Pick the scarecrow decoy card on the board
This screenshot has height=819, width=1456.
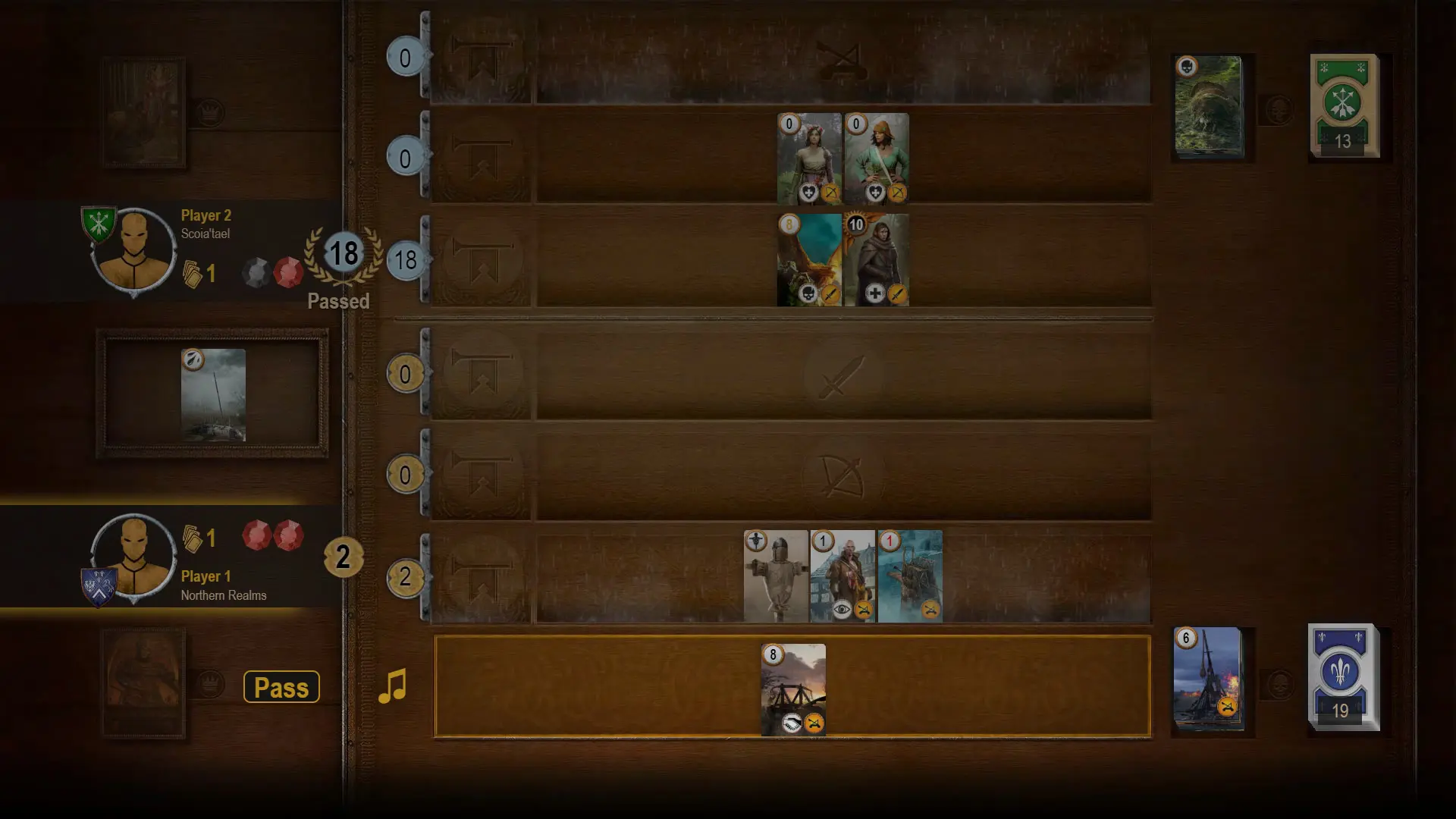click(776, 576)
